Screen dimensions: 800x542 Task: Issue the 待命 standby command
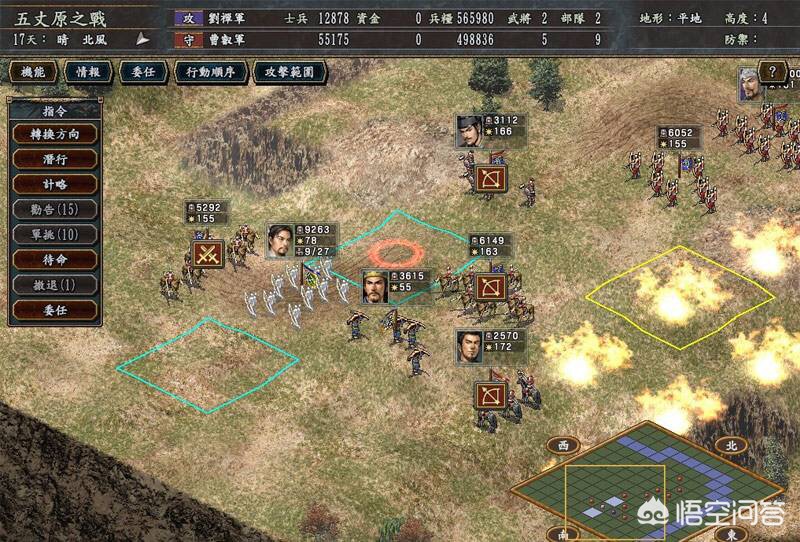[x=54, y=259]
